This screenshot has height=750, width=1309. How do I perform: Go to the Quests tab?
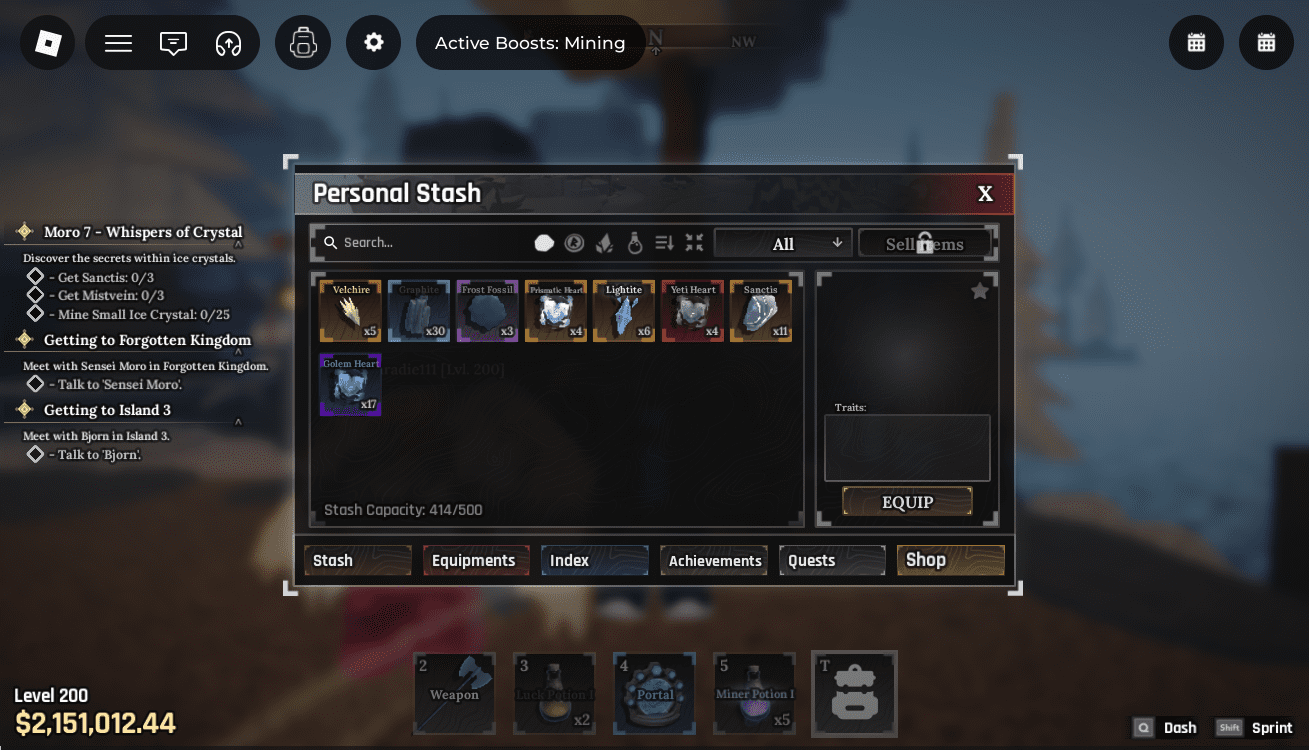tap(832, 561)
